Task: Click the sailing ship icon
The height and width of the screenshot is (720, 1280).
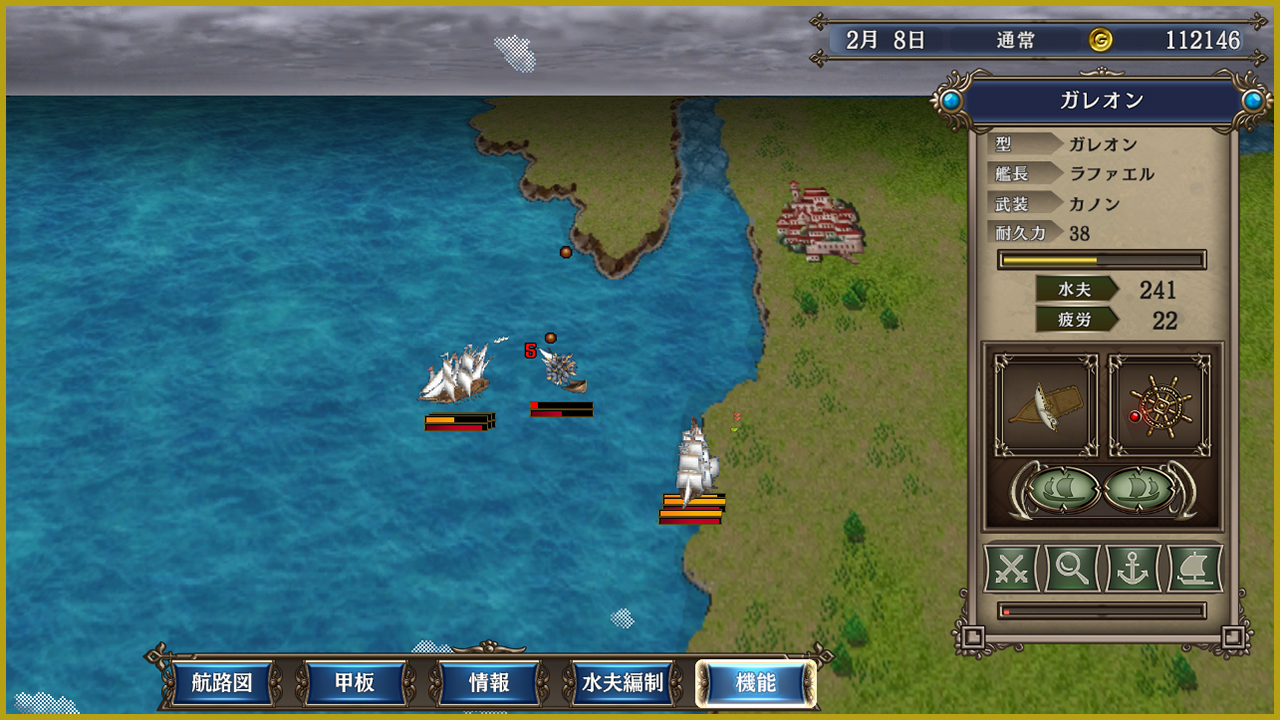Action: [1194, 568]
